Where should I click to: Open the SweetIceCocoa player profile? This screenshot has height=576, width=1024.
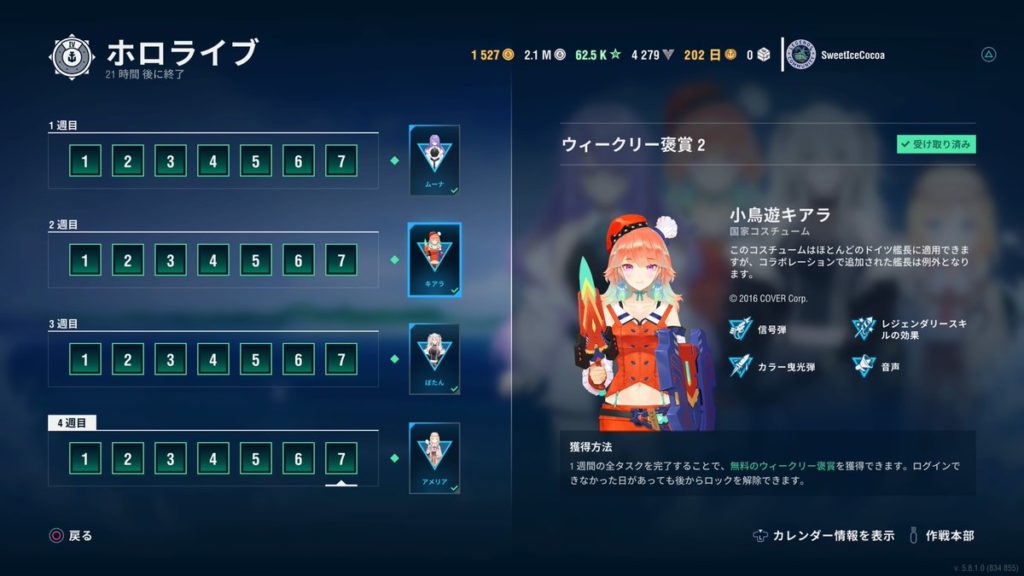[837, 55]
